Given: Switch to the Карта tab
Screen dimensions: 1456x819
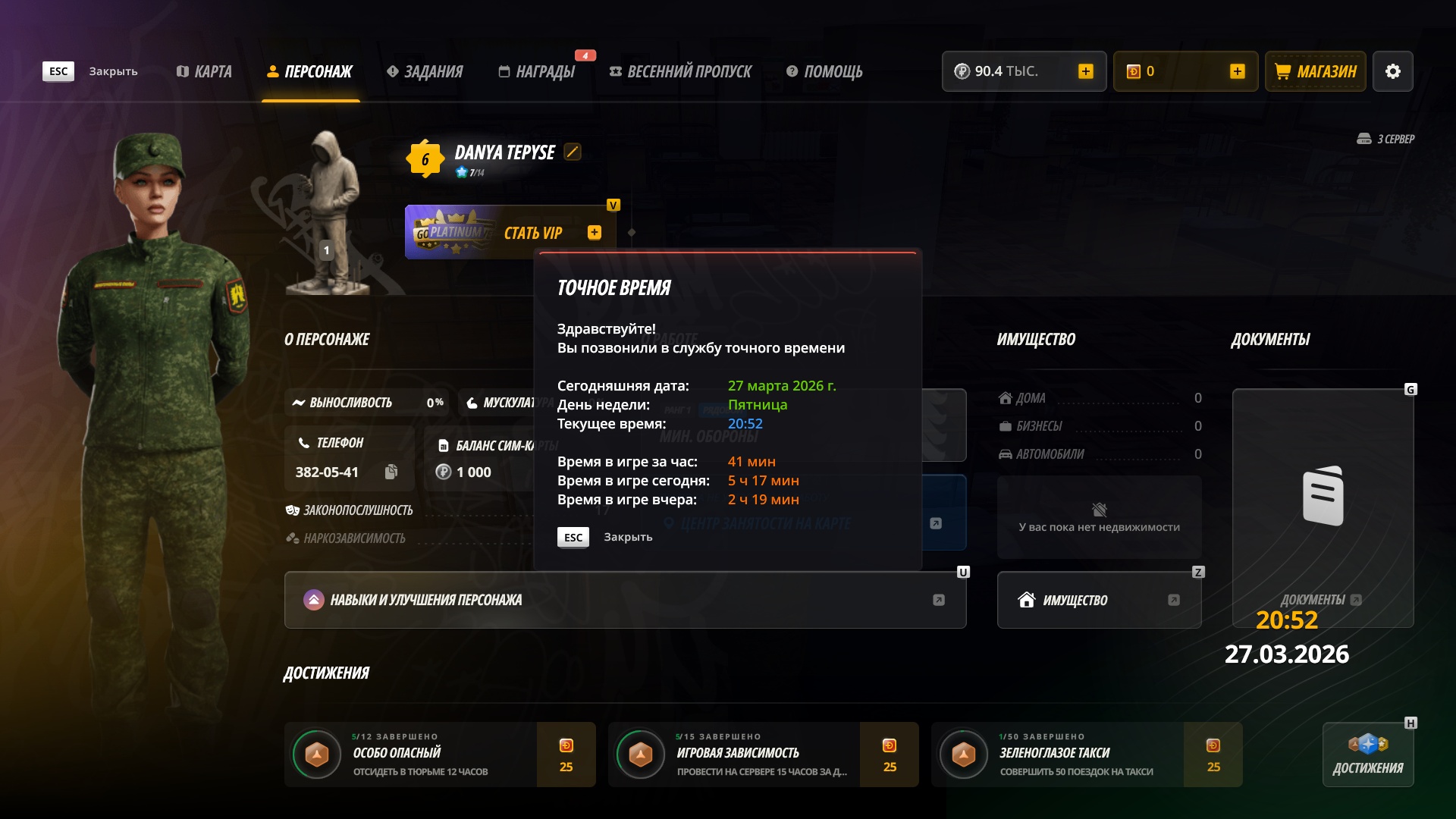Looking at the screenshot, I should pos(204,71).
